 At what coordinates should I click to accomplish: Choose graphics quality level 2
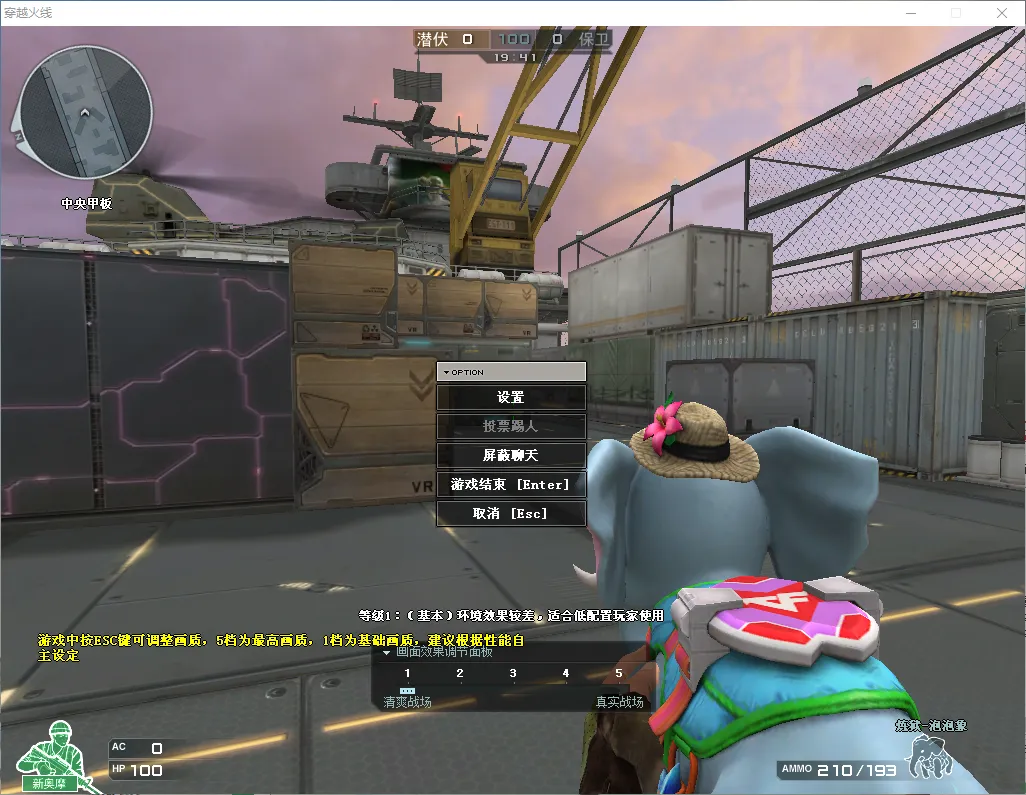coord(460,674)
